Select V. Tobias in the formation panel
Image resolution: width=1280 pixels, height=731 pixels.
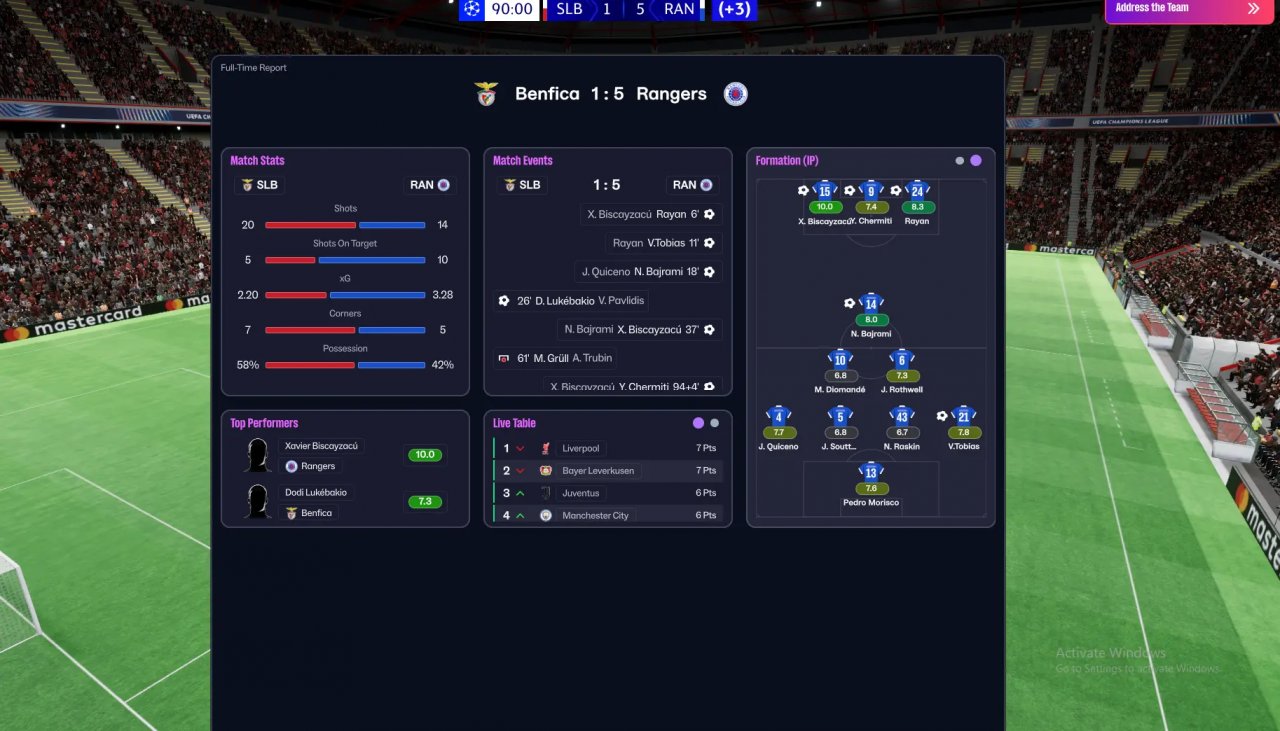[963, 417]
